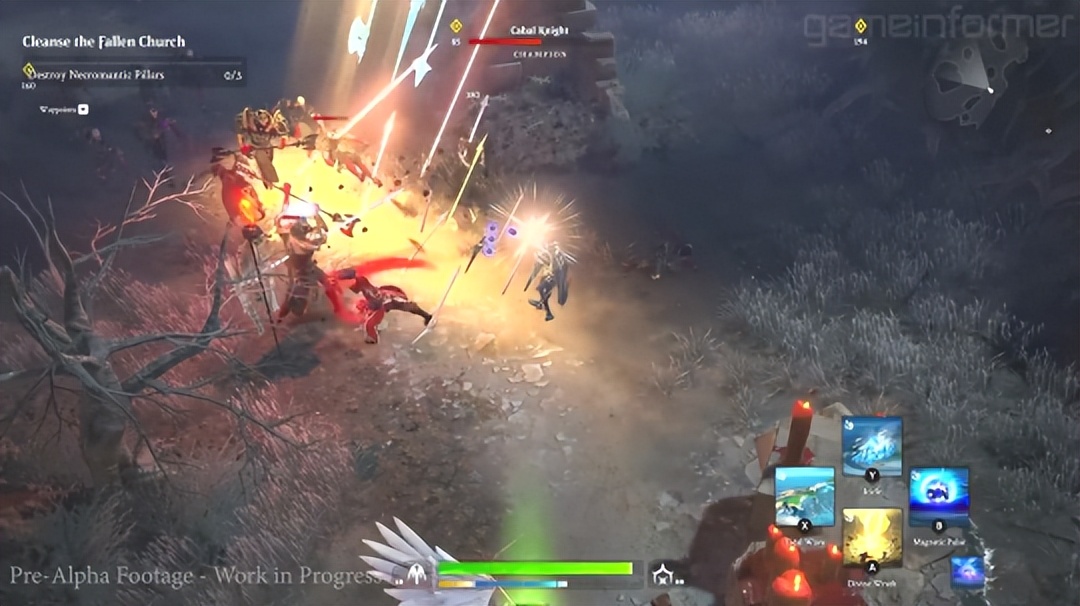Use the Magnetic Pulse ability

[939, 495]
